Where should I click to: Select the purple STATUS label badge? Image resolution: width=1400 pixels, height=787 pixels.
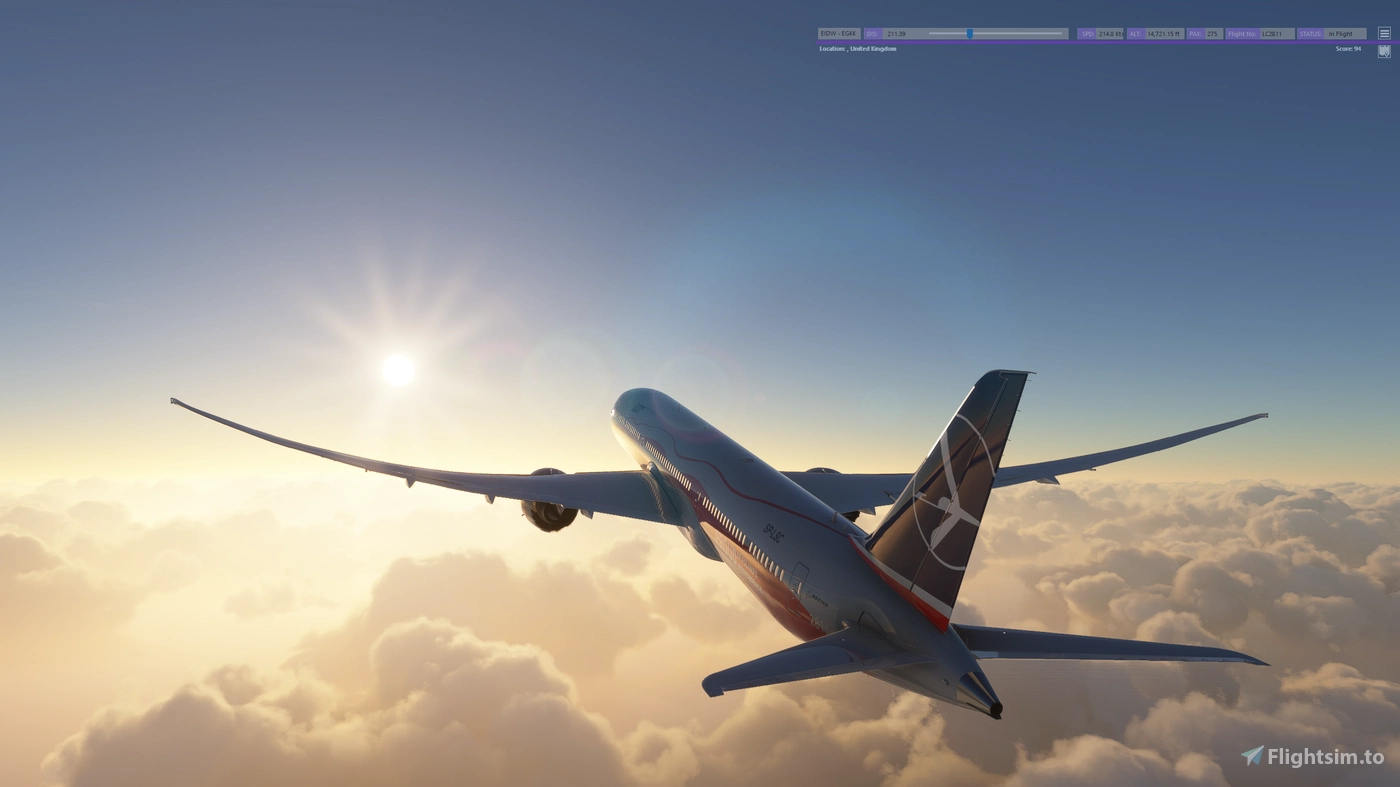pos(1309,33)
